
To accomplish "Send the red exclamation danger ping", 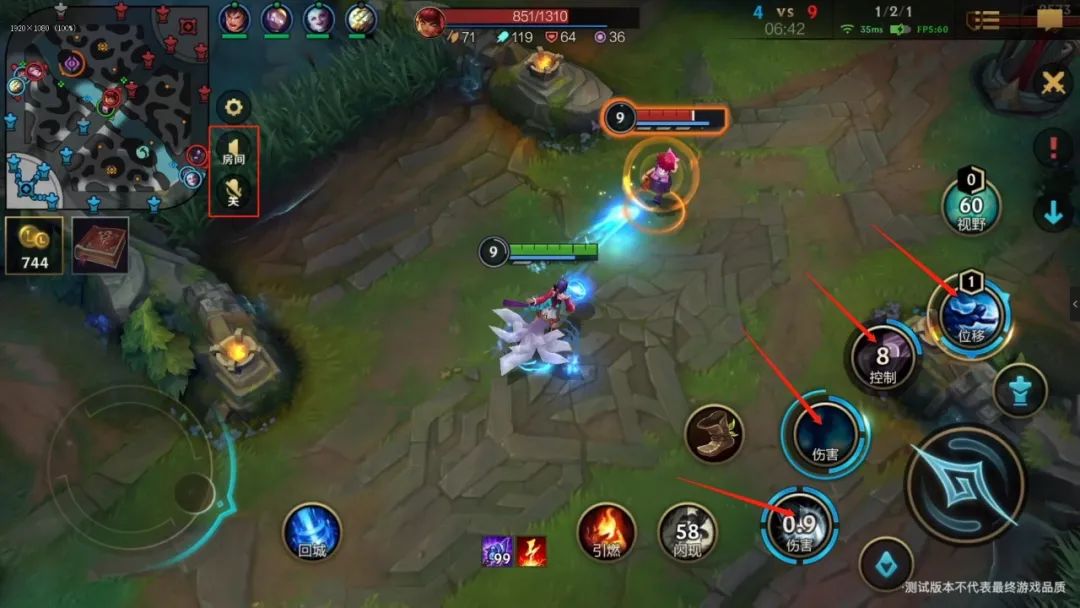I will tap(1053, 148).
